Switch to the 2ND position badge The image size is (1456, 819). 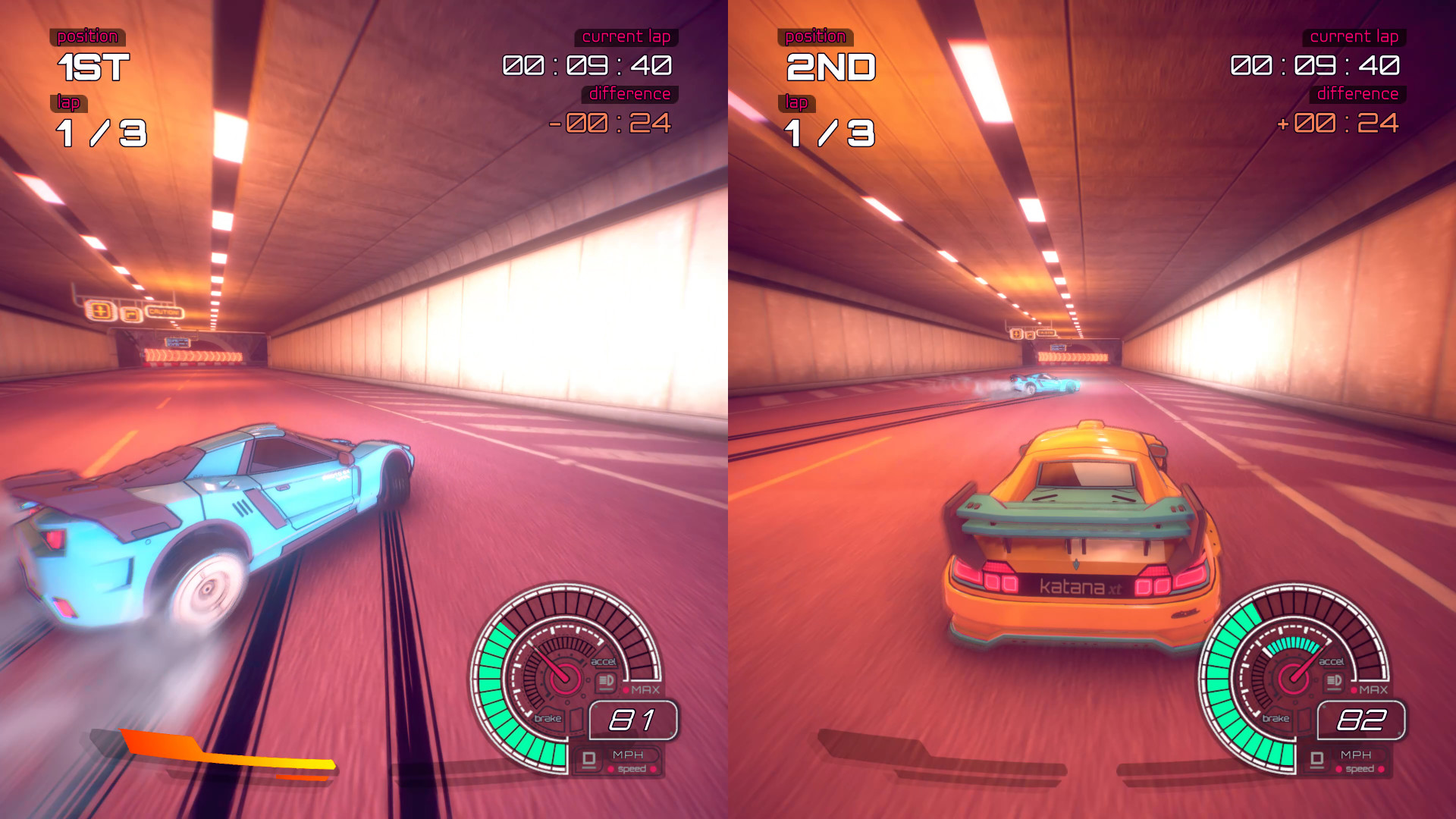[x=830, y=66]
